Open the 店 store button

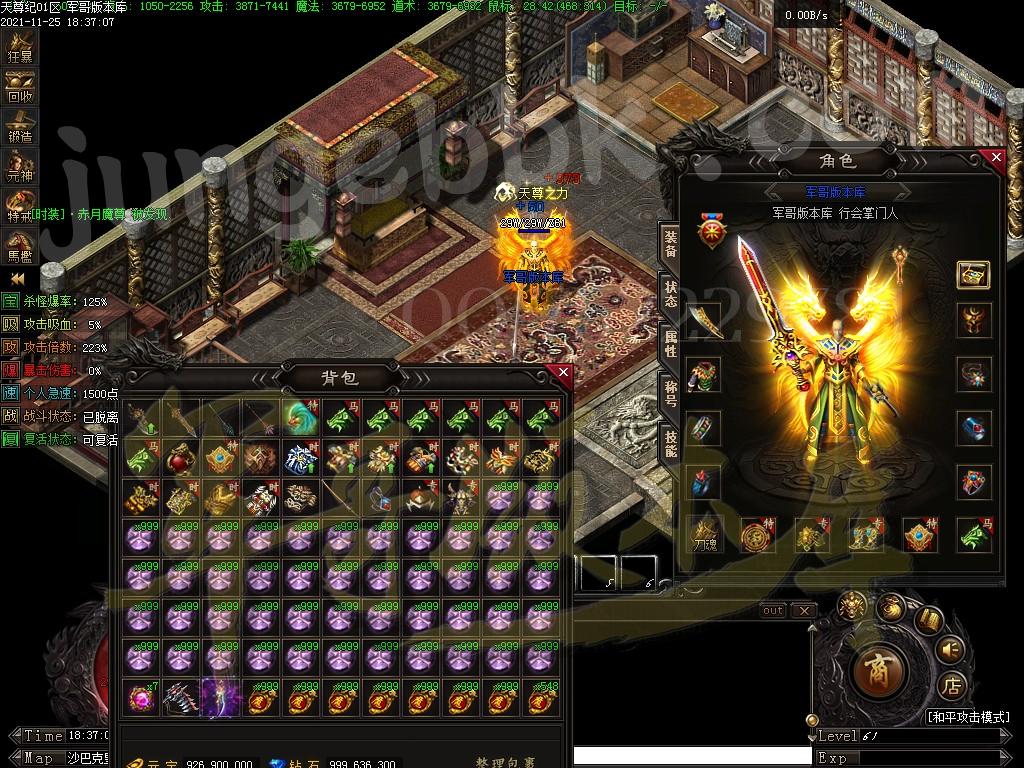pyautogui.click(x=952, y=687)
